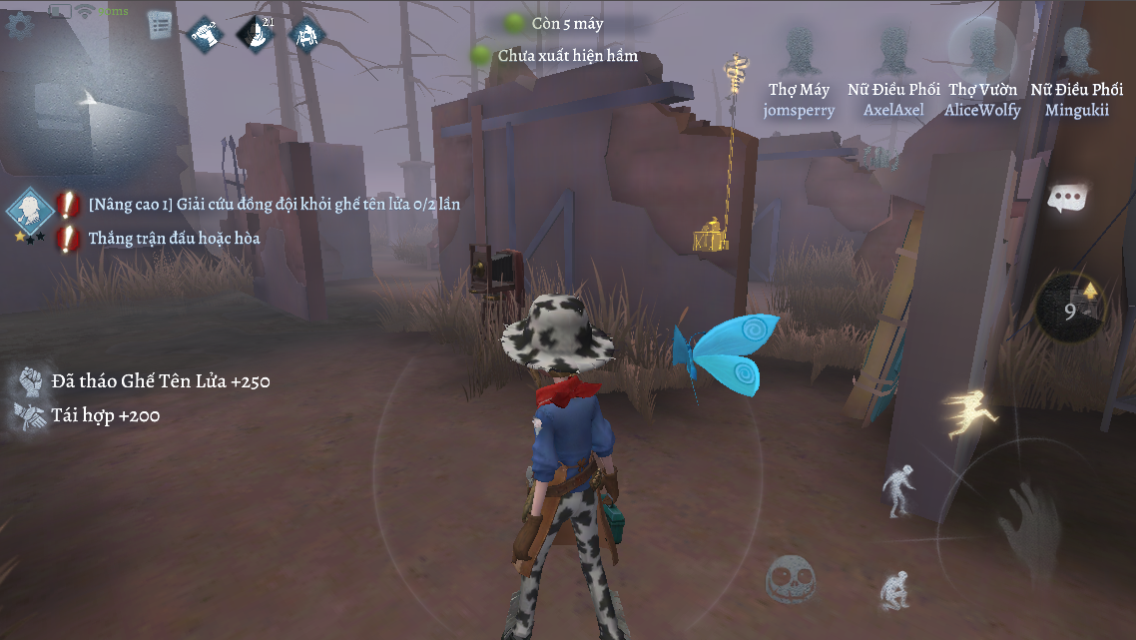Viewport: 1136px width, 640px height.
Task: Select teammate jomsperry's portrait
Action: click(x=798, y=50)
